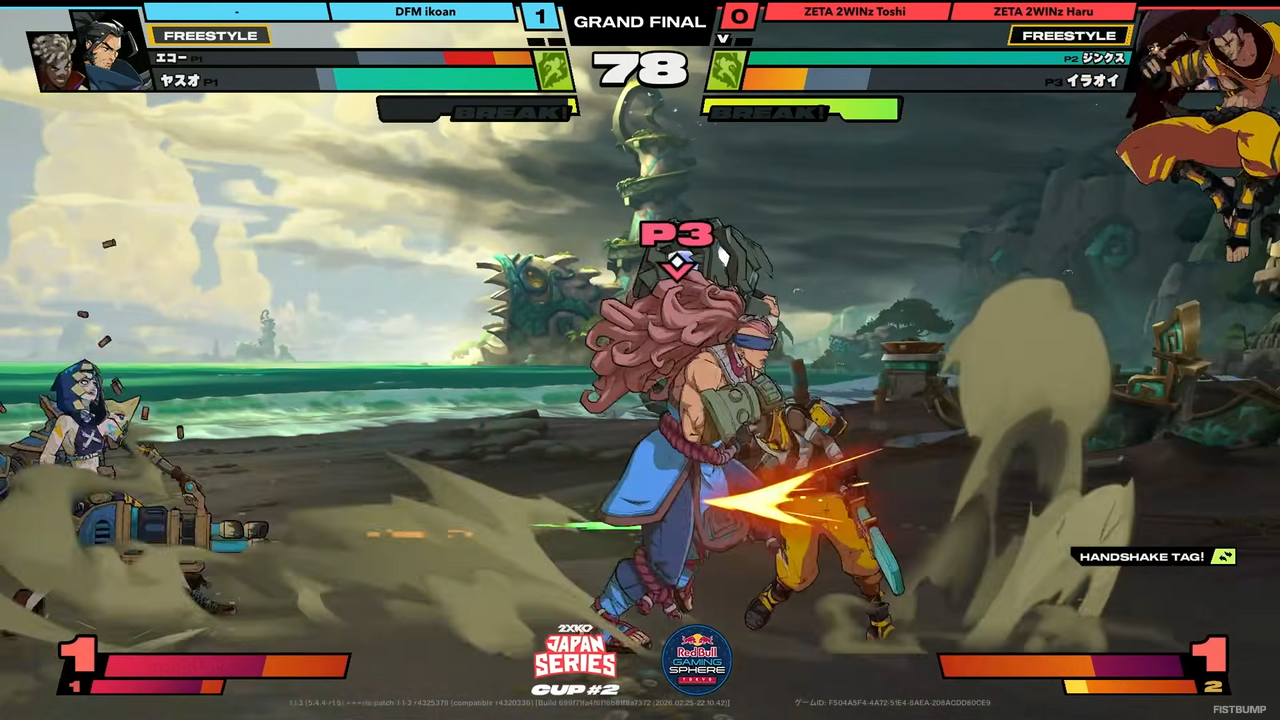Switch to the GRAND FINAL header tab
The image size is (1280, 720).
click(640, 21)
